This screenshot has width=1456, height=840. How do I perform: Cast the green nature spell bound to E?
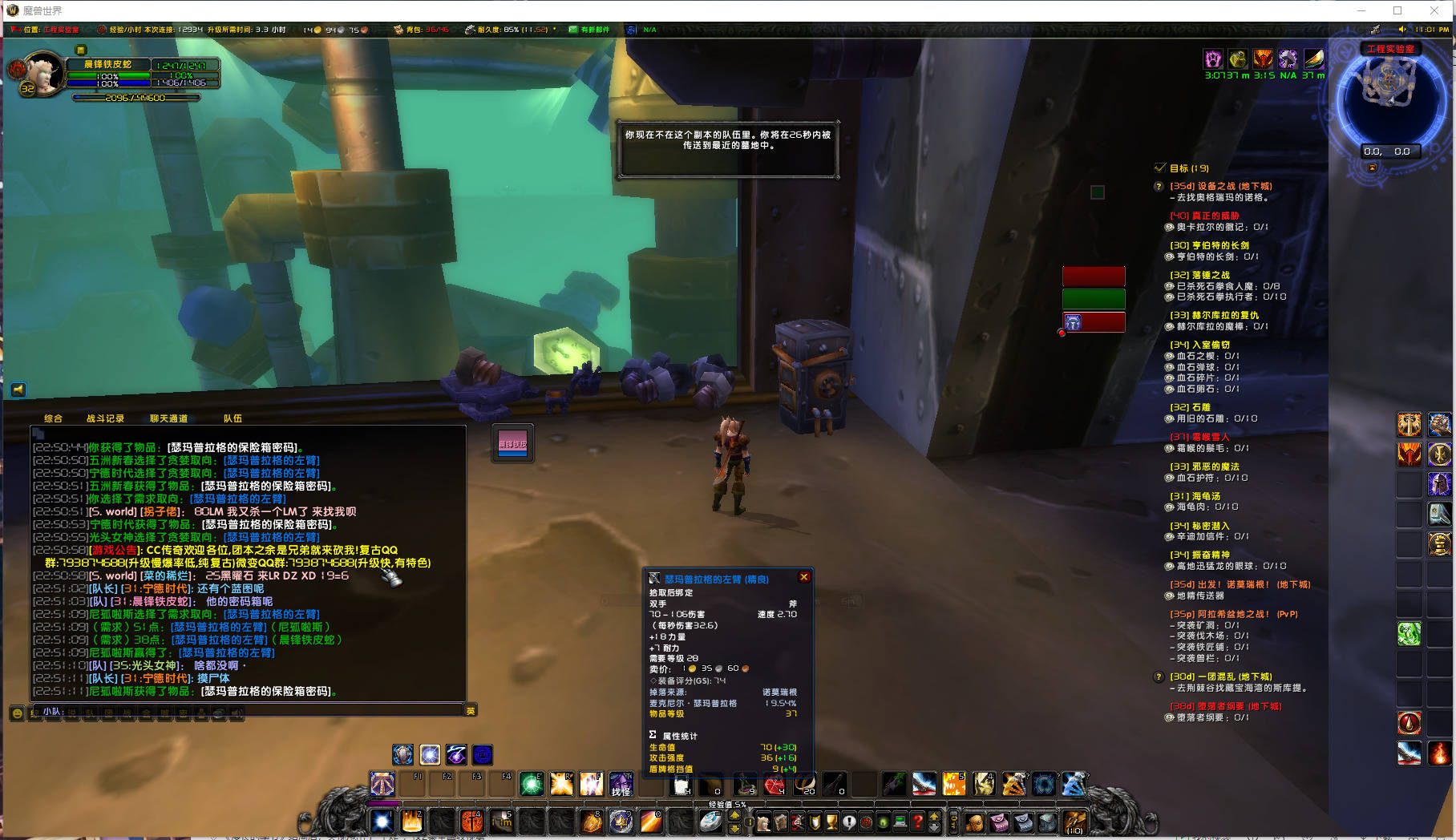[532, 784]
